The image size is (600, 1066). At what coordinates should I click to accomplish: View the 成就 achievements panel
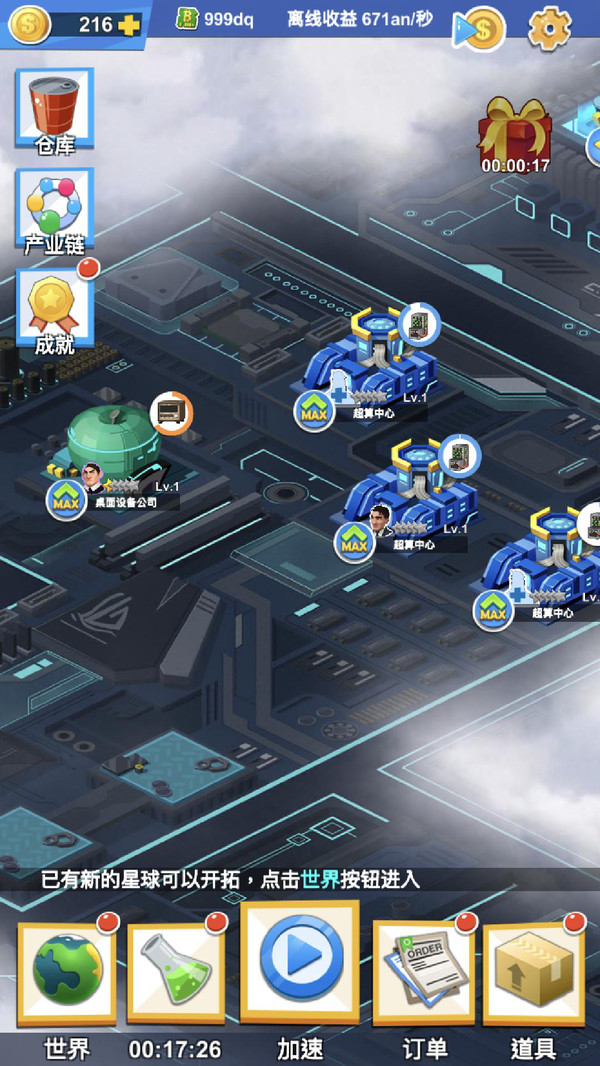(x=54, y=308)
